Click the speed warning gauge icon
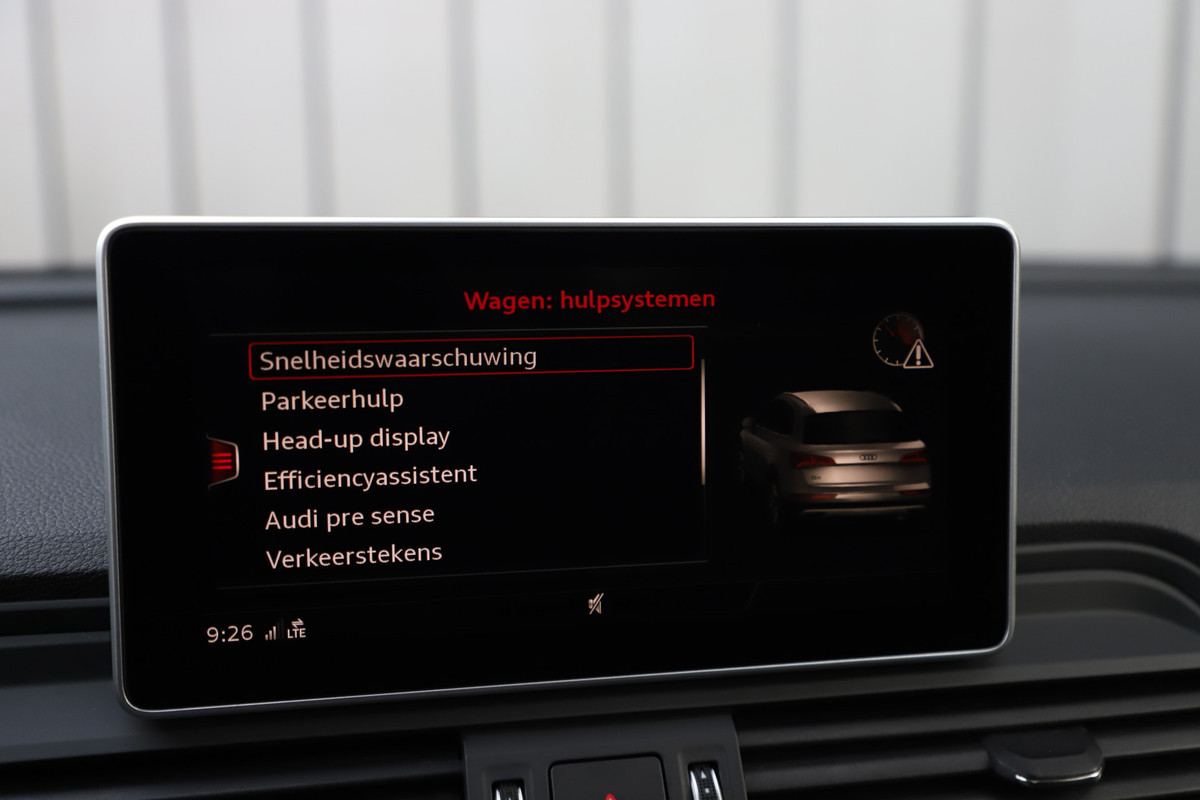This screenshot has width=1200, height=800. [902, 341]
